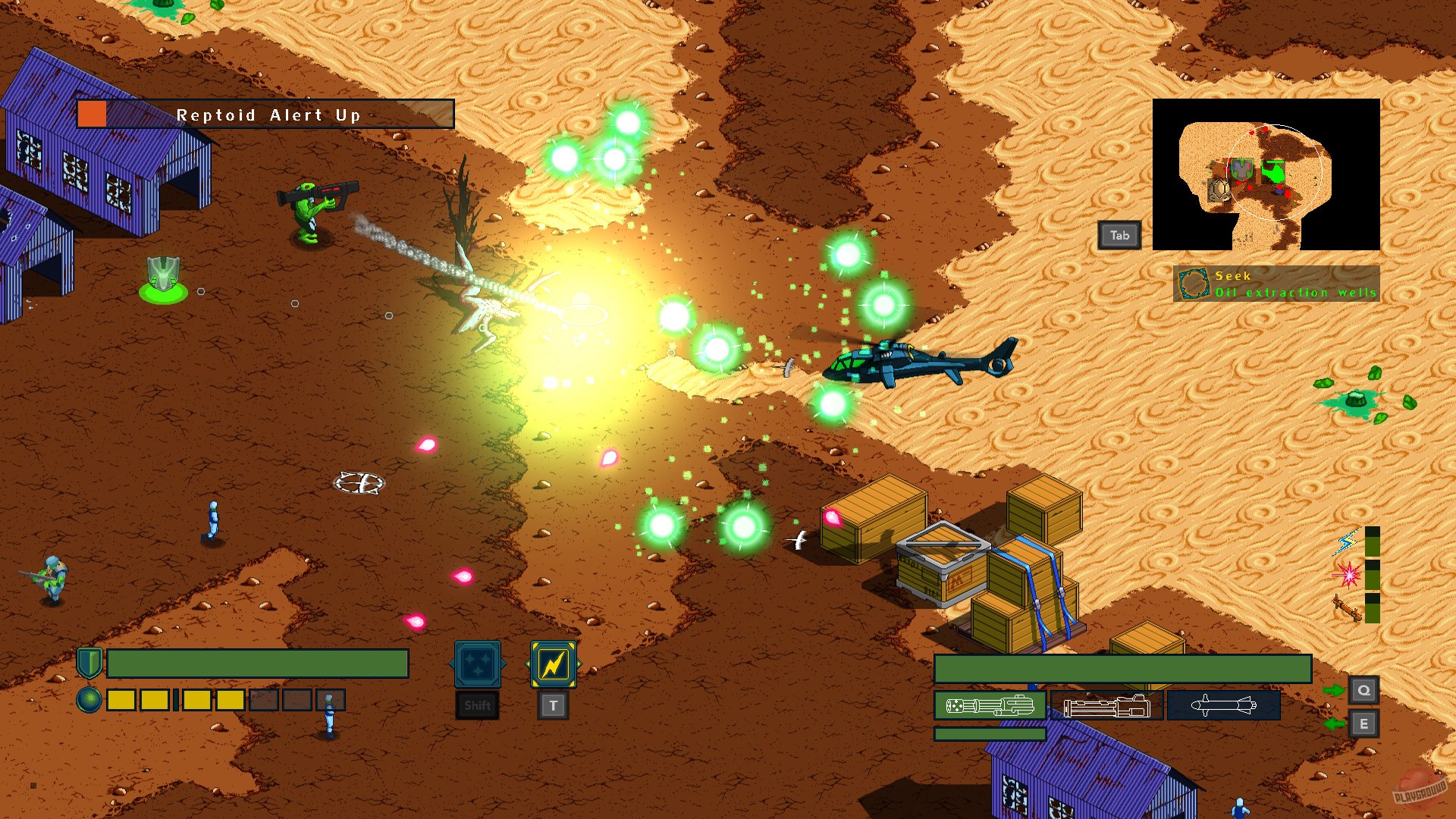Activate the lightning bolt ability above the T key
The width and height of the screenshot is (1456, 819).
[x=551, y=666]
